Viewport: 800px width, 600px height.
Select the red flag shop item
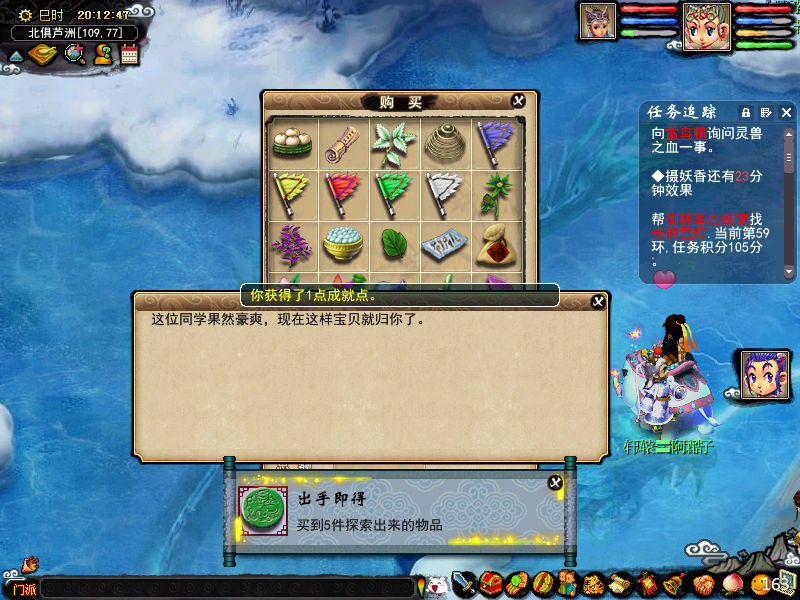(x=343, y=192)
